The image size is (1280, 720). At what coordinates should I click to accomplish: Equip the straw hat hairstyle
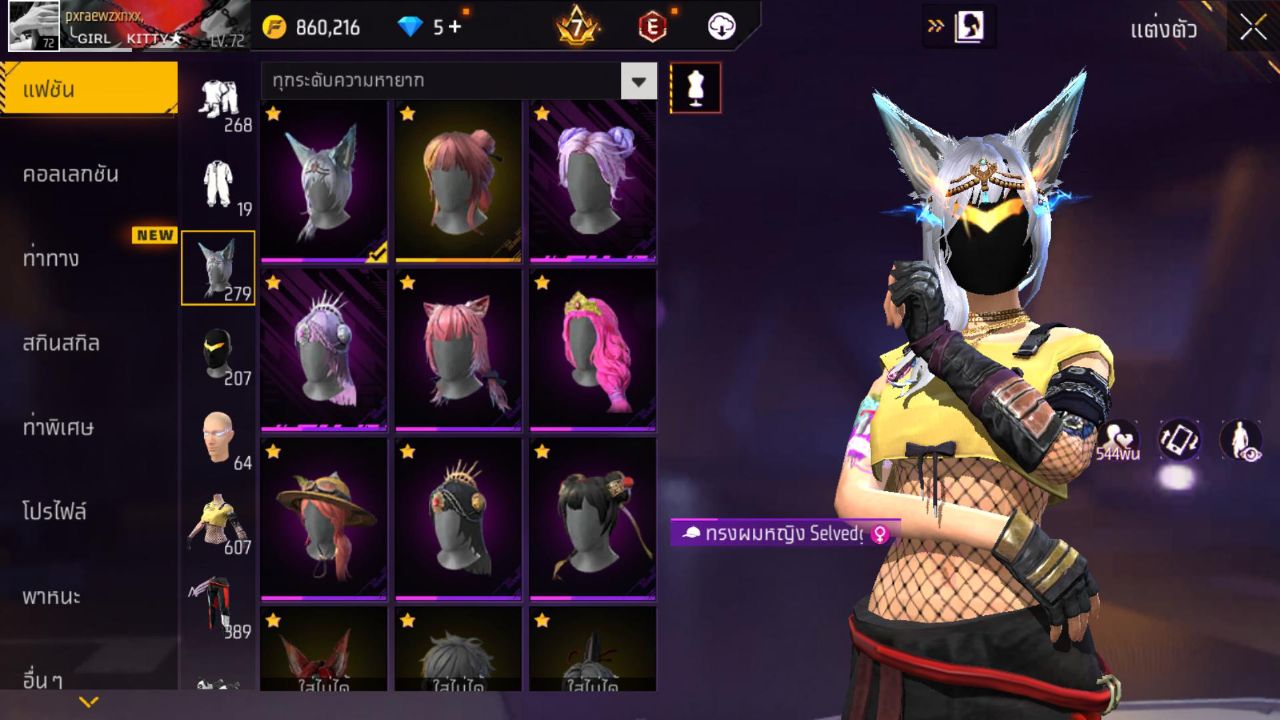pyautogui.click(x=324, y=518)
